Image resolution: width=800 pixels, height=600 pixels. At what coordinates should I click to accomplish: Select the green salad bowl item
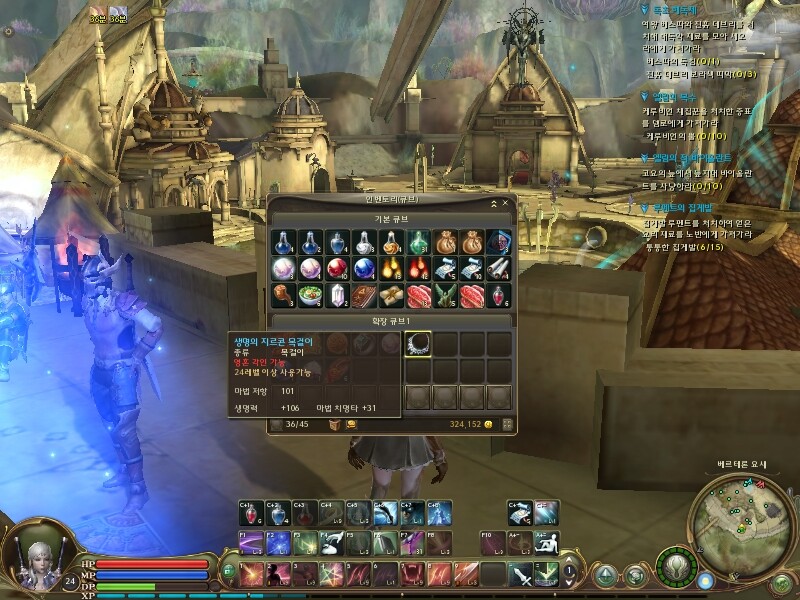[310, 296]
